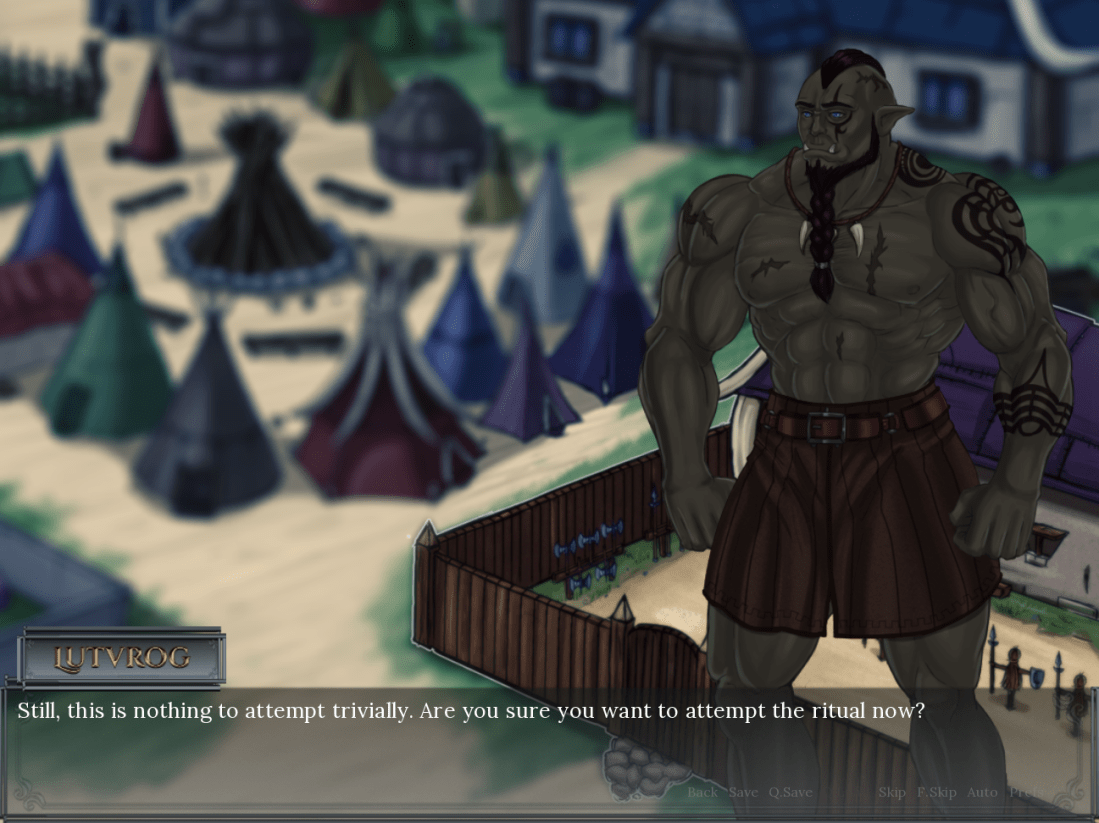This screenshot has width=1099, height=823.
Task: Toggle Auto dialogue advance
Action: point(982,792)
